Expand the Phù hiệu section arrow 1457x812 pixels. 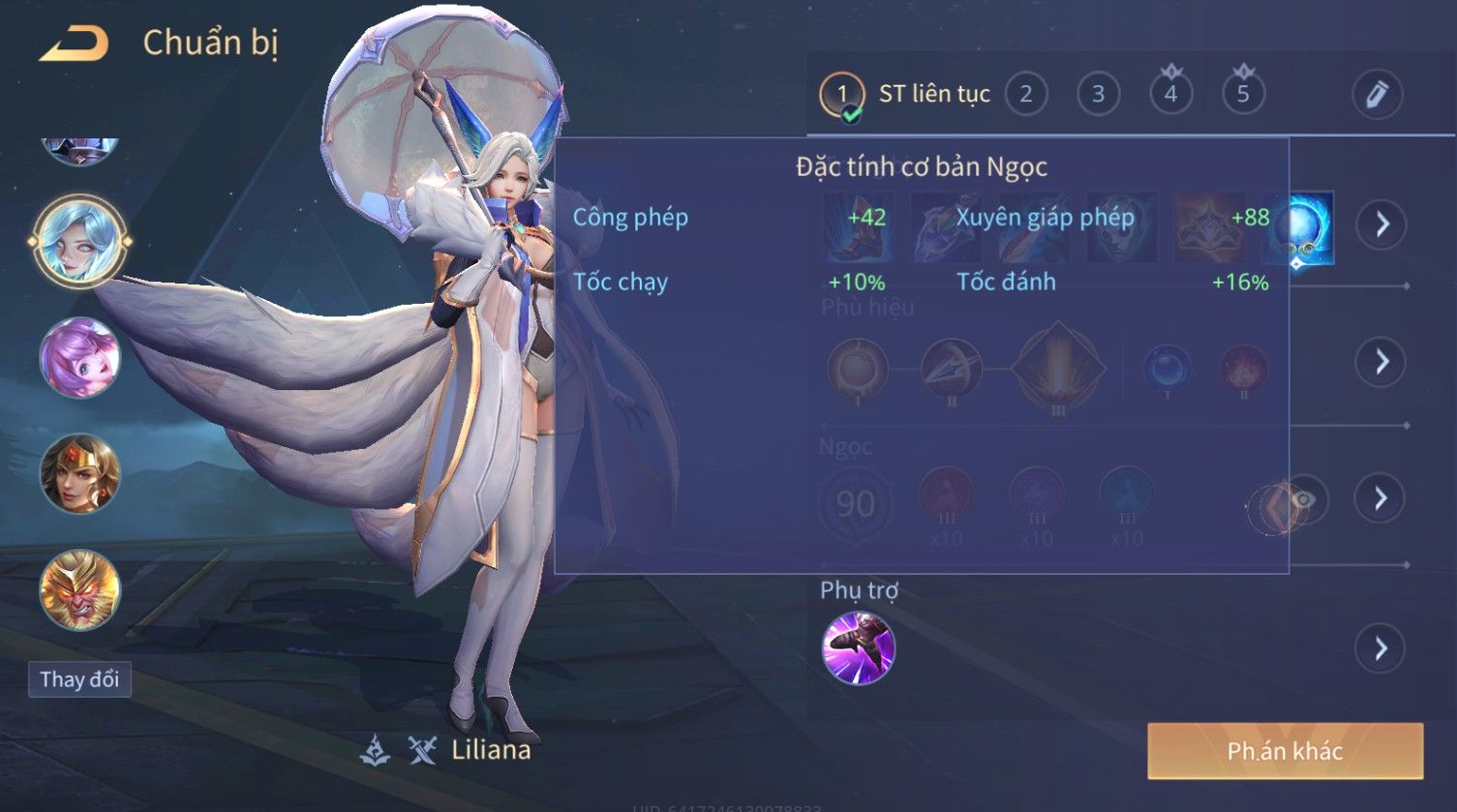pyautogui.click(x=1381, y=362)
